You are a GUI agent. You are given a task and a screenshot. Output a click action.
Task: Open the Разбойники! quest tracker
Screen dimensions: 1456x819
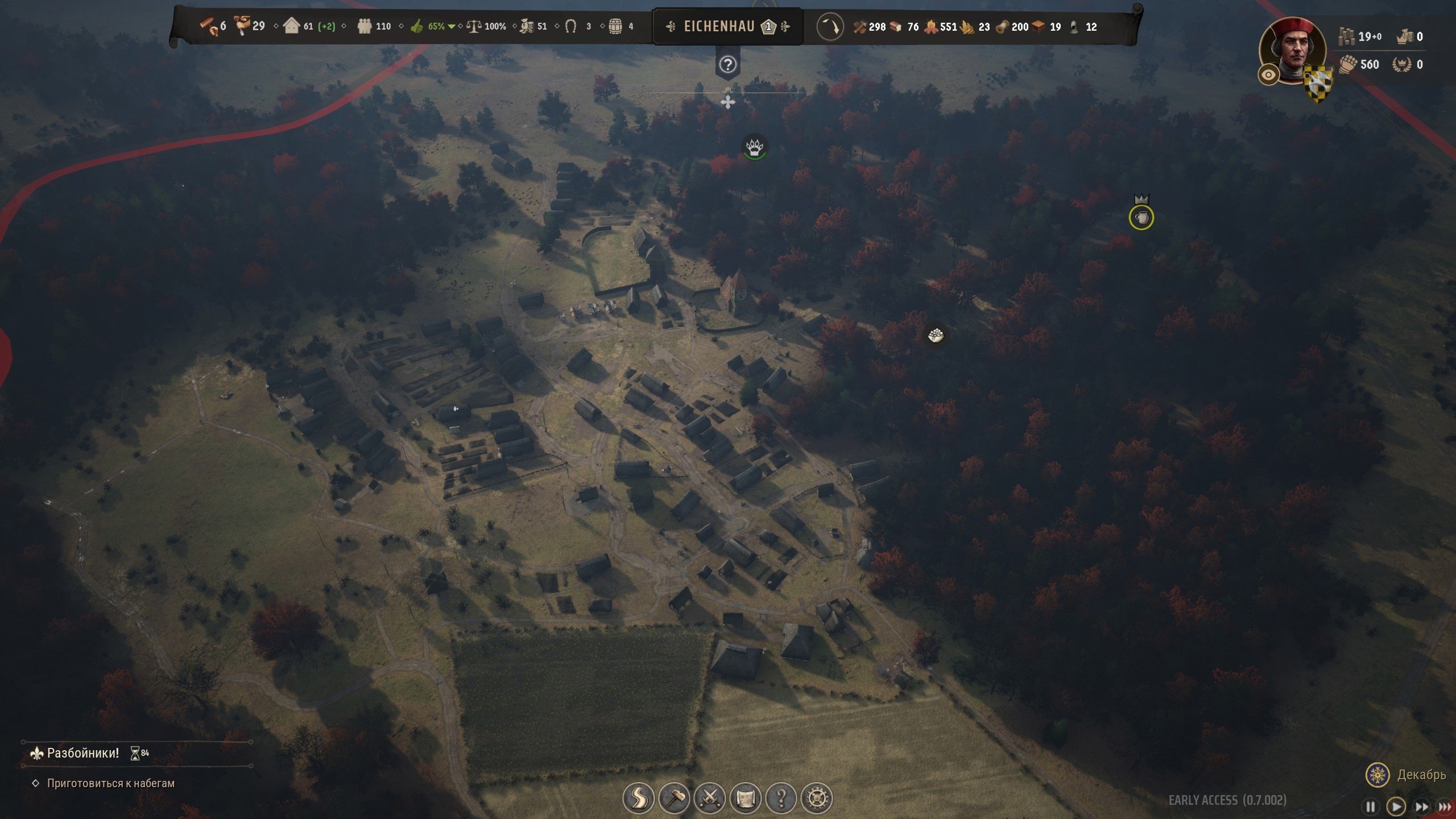point(83,753)
